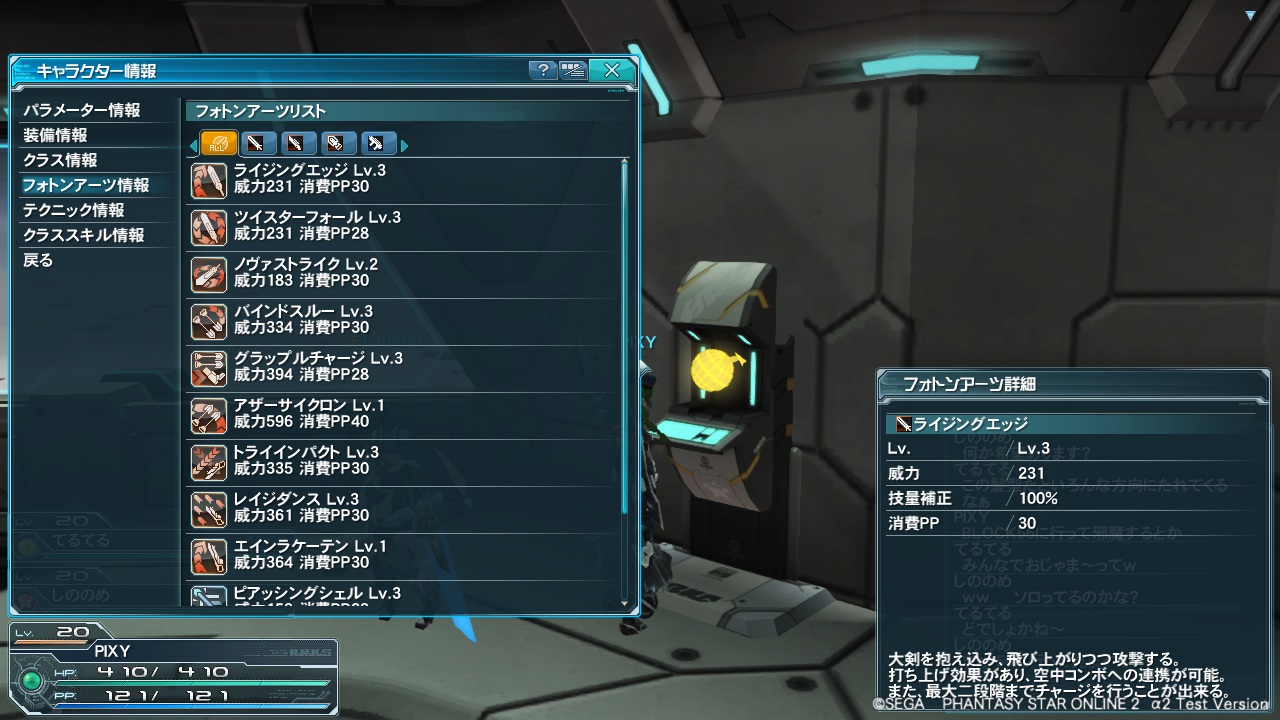Select ライジングエッジ Lv.3 in the list

400,179
